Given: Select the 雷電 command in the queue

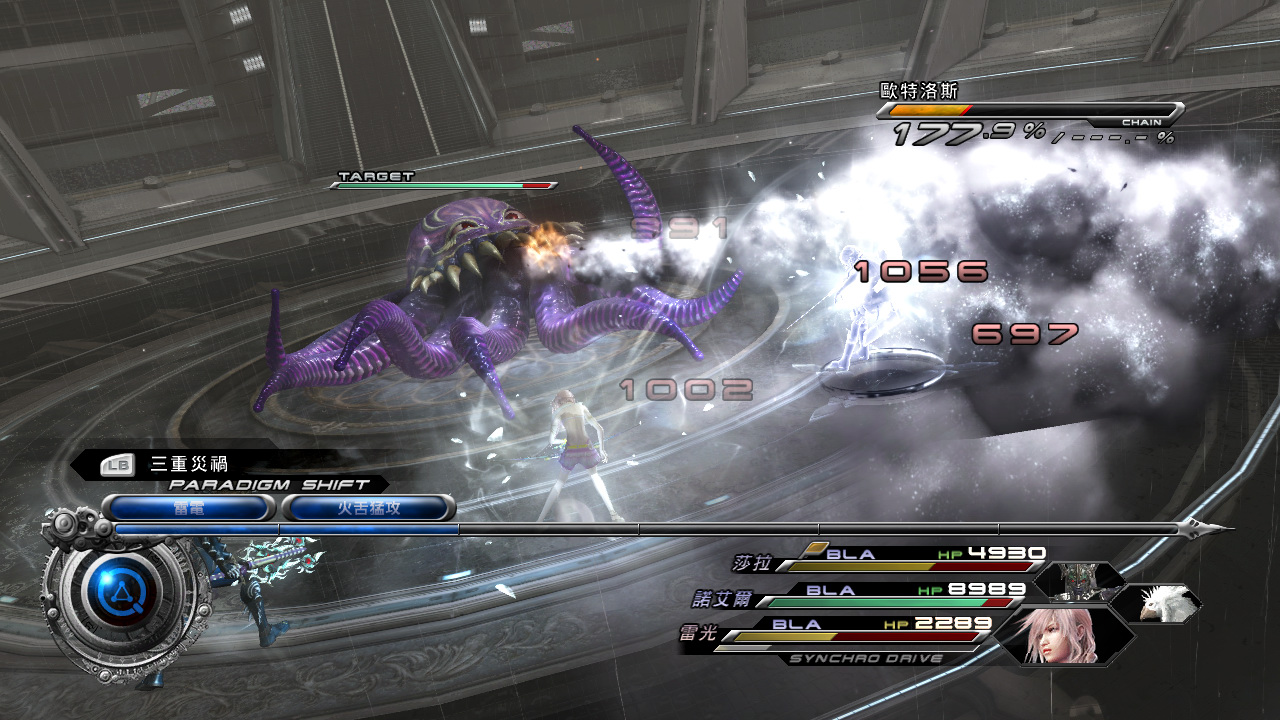Looking at the screenshot, I should click(x=188, y=508).
